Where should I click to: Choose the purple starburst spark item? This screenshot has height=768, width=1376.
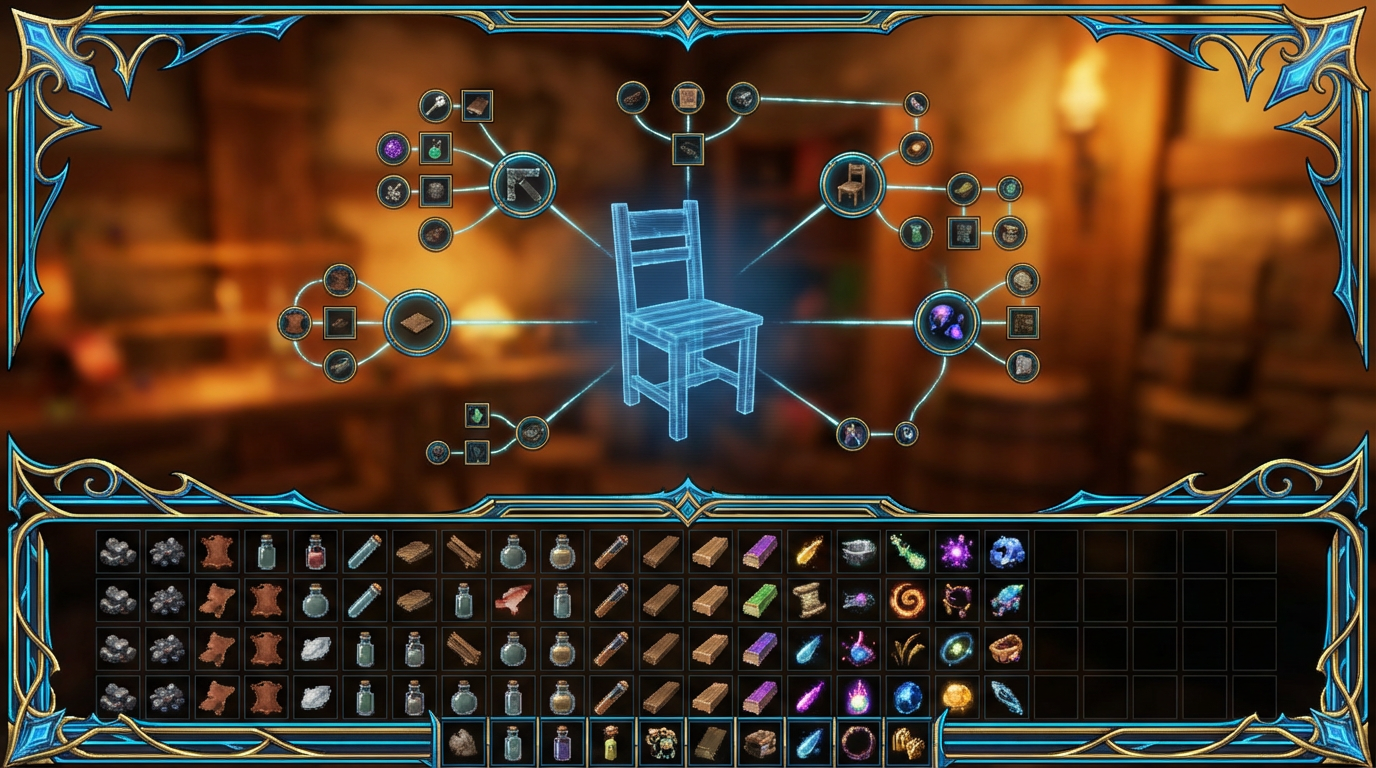(x=957, y=551)
